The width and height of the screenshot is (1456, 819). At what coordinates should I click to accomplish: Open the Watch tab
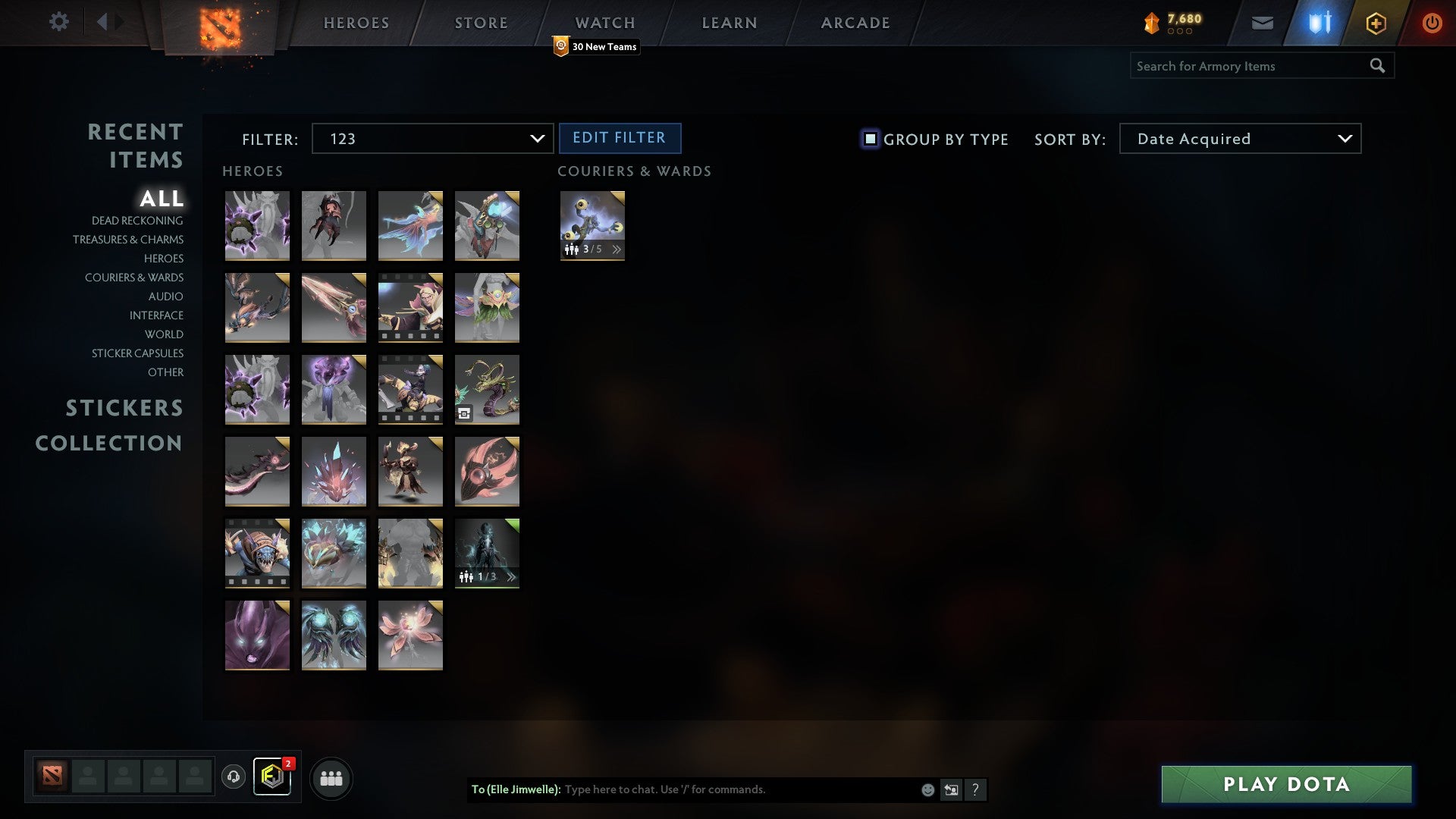604,23
